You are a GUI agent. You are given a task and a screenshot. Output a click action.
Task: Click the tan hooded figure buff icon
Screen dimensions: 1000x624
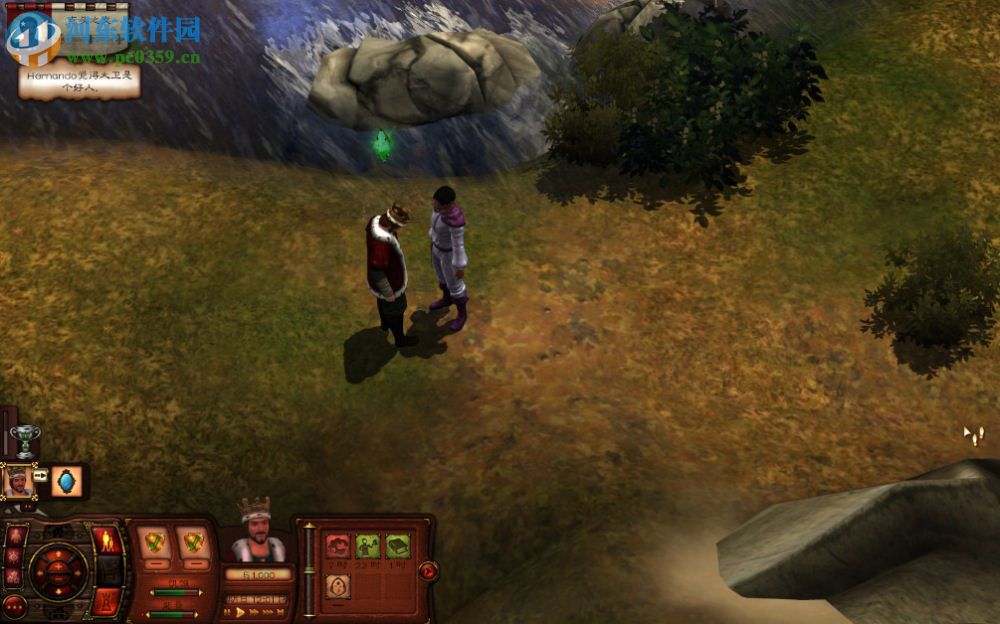point(338,585)
